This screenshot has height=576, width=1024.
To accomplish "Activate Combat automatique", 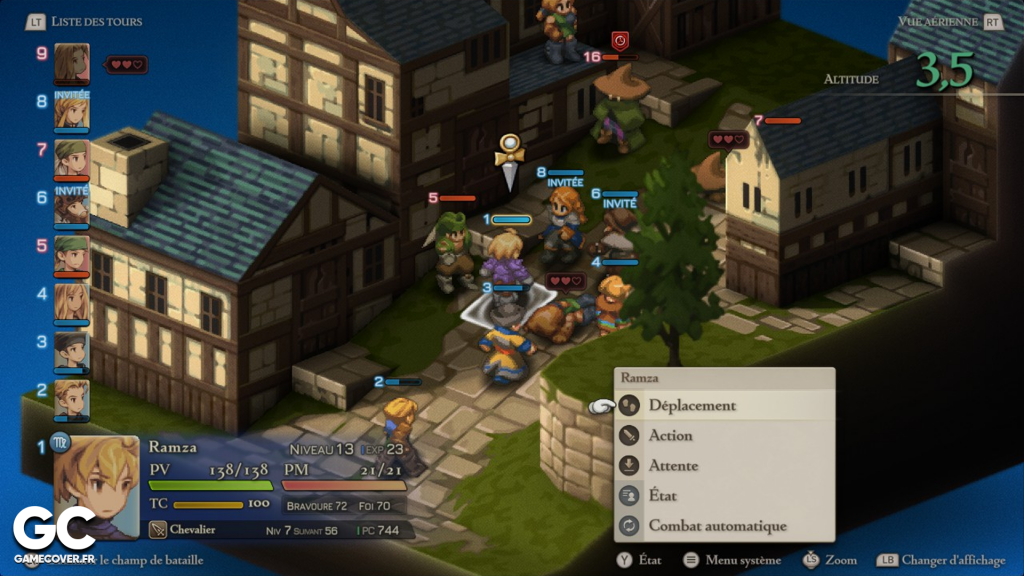I will tap(717, 525).
